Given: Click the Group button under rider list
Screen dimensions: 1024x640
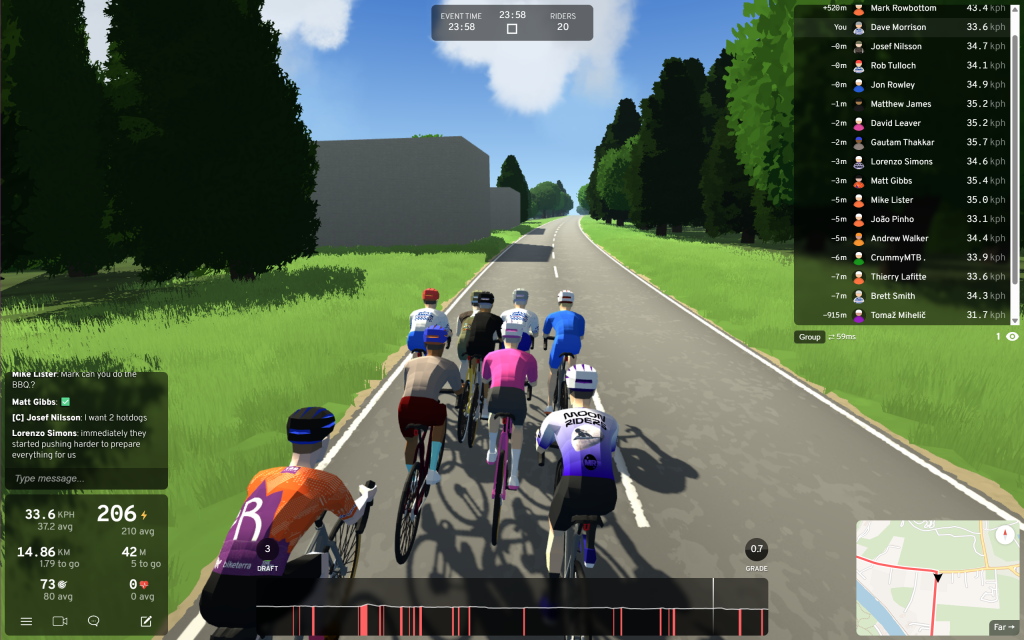Looking at the screenshot, I should (x=810, y=337).
